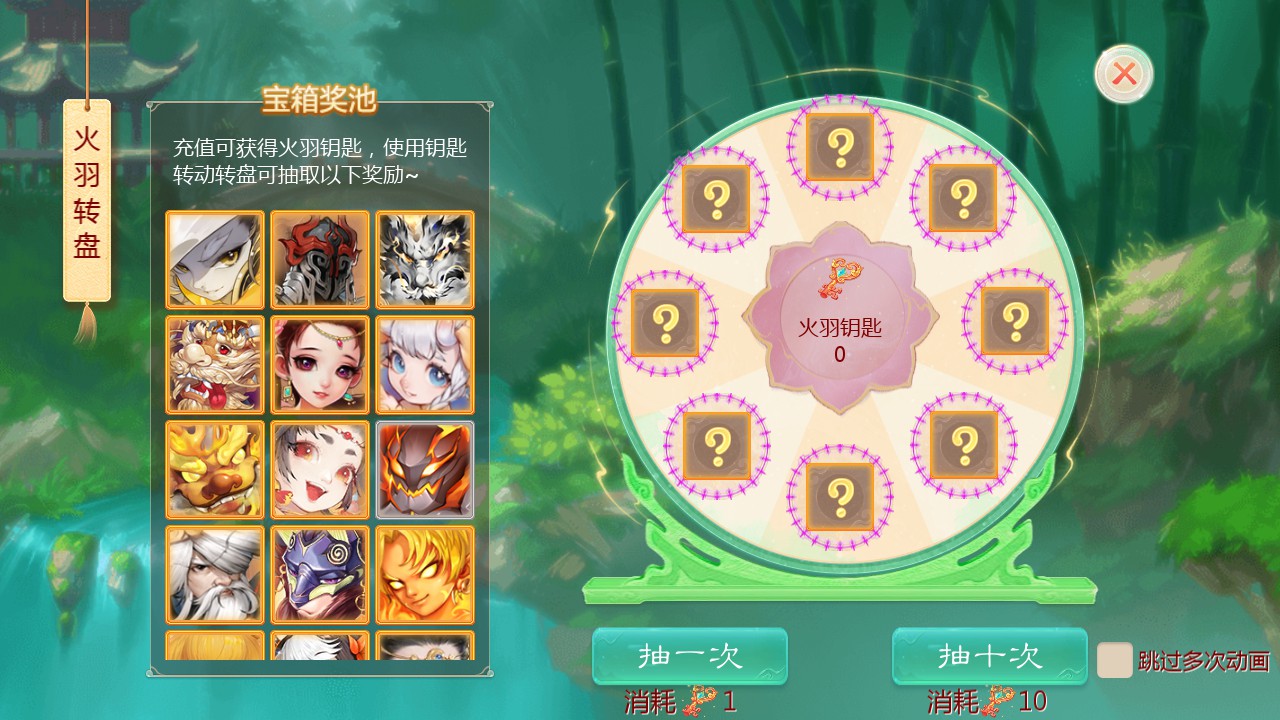The height and width of the screenshot is (720, 1280).
Task: Select the red armored demon helmet portrait
Action: [x=319, y=260]
